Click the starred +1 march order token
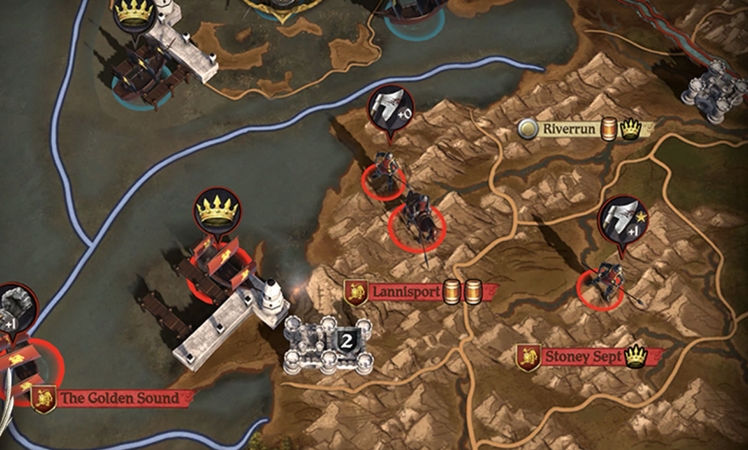Image resolution: width=748 pixels, height=450 pixels. 622,221
